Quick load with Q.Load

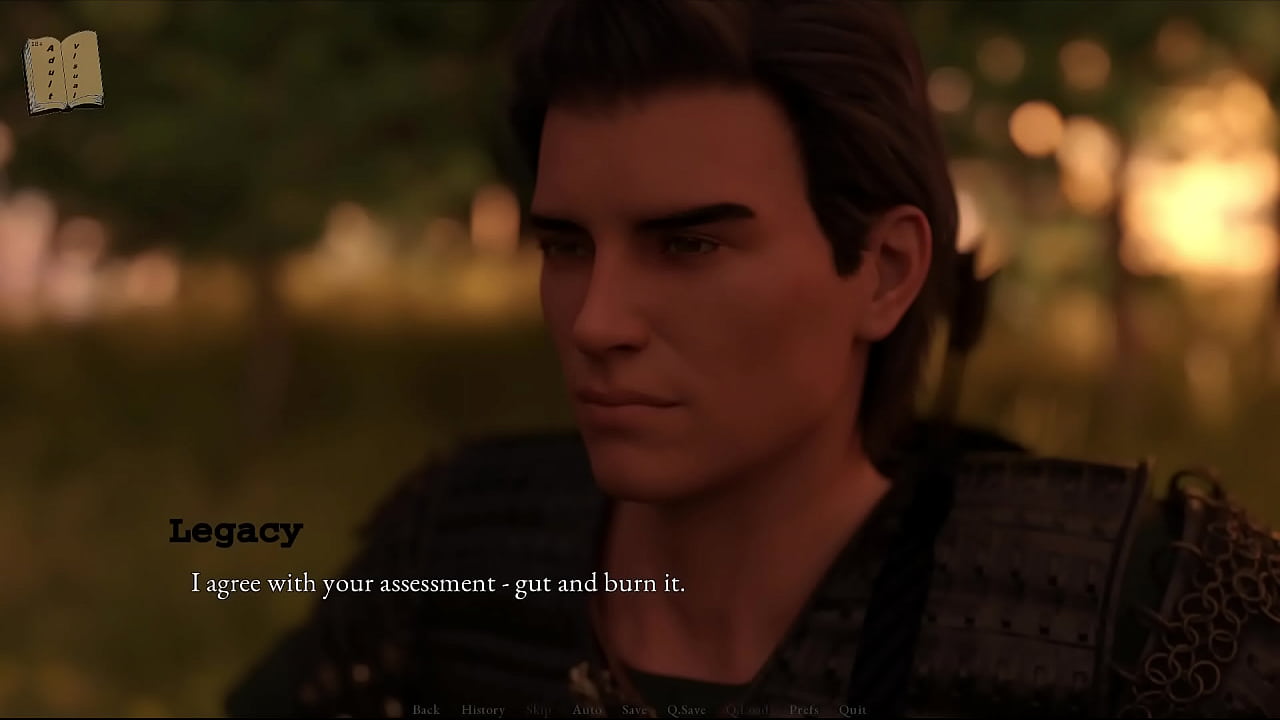click(x=747, y=710)
